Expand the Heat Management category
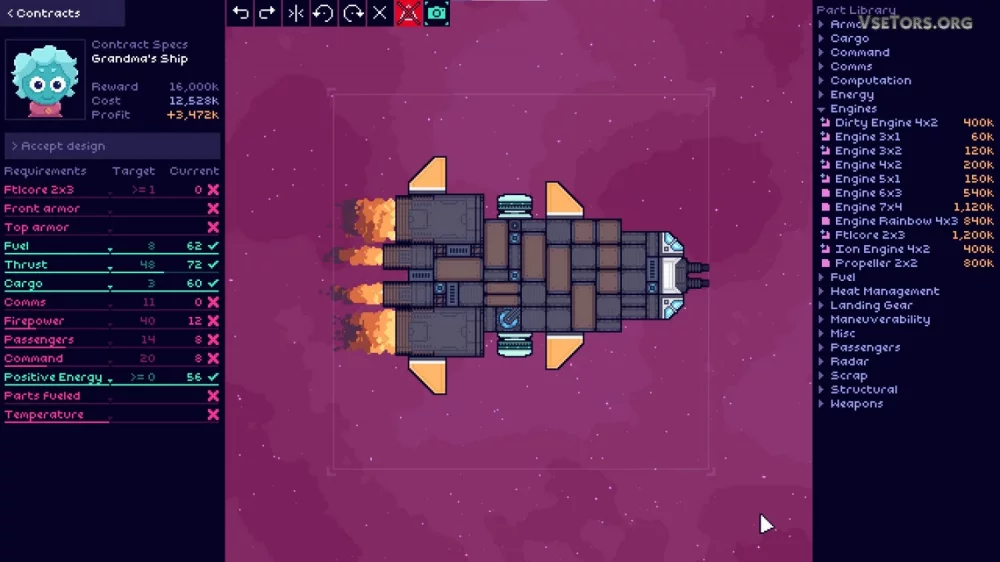1000x562 pixels. coord(884,291)
